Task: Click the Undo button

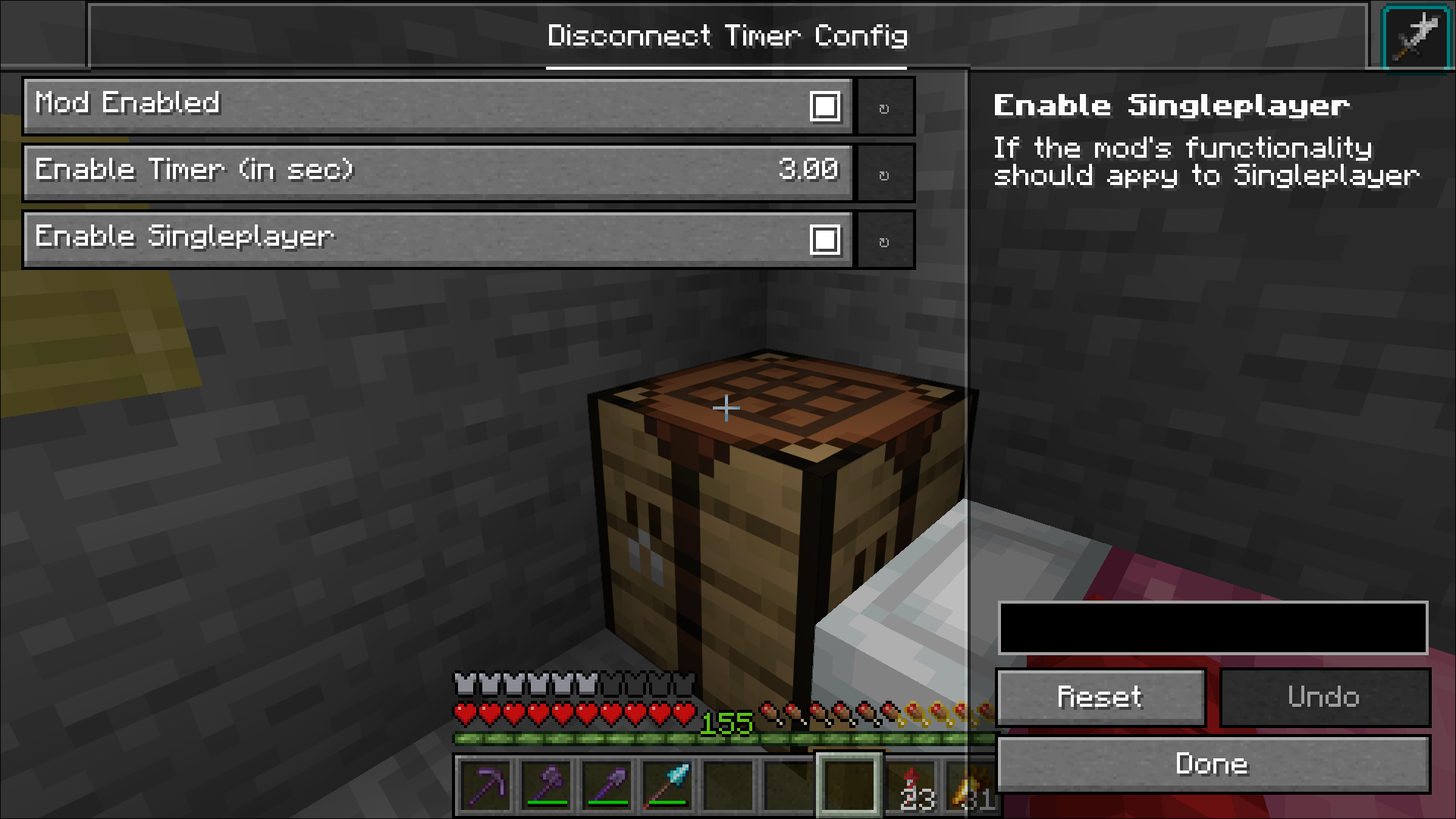Action: 1325,697
